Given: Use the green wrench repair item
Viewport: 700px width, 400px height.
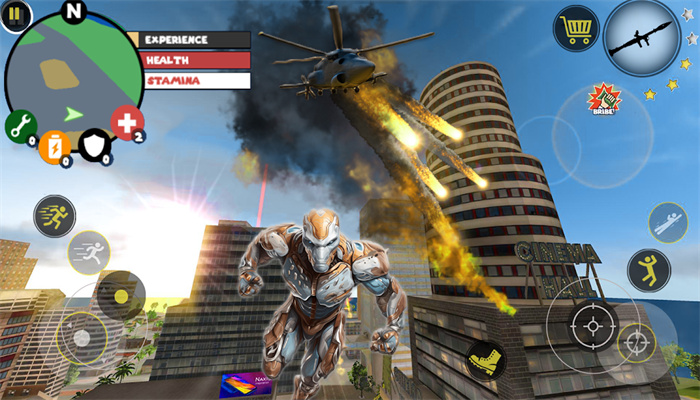Looking at the screenshot, I should click(20, 127).
